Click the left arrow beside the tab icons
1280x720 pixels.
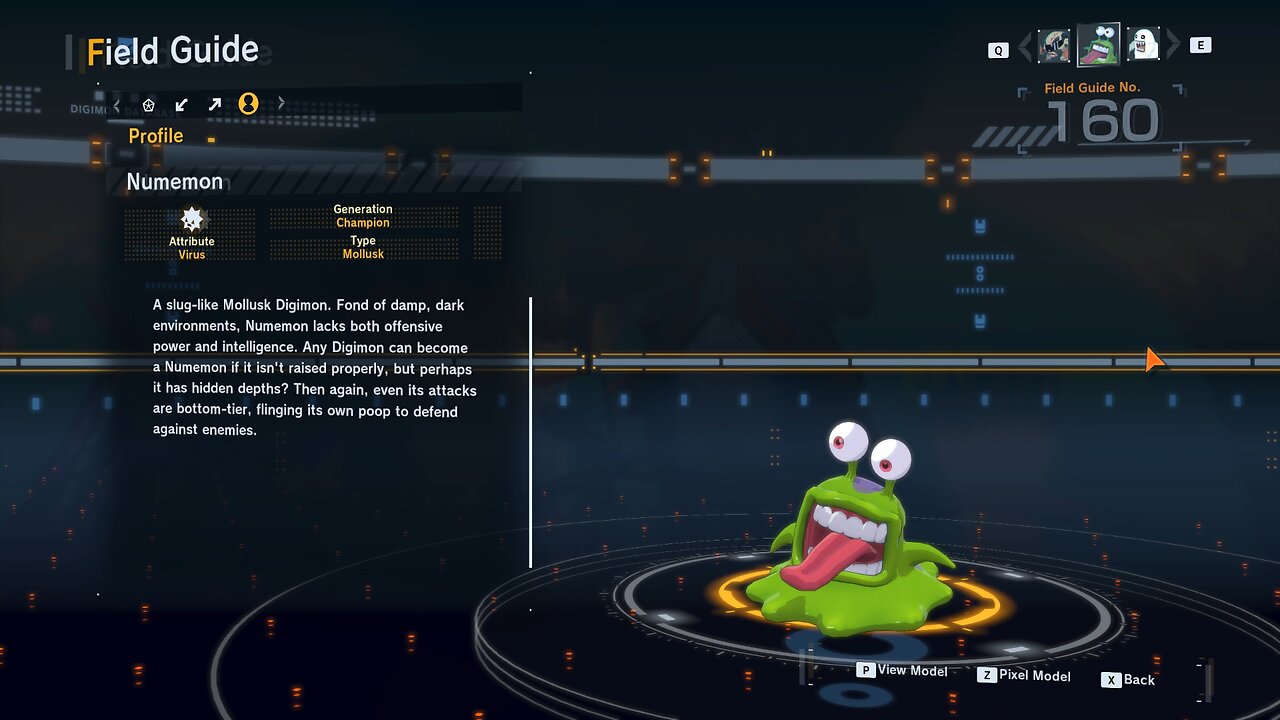(x=117, y=104)
